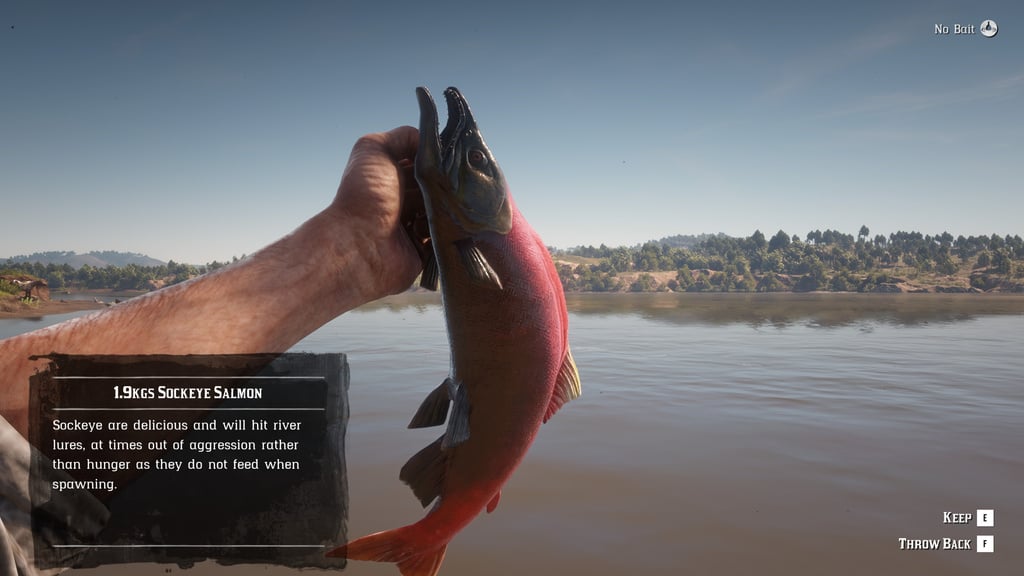Click the No Bait indicator icon

[988, 29]
